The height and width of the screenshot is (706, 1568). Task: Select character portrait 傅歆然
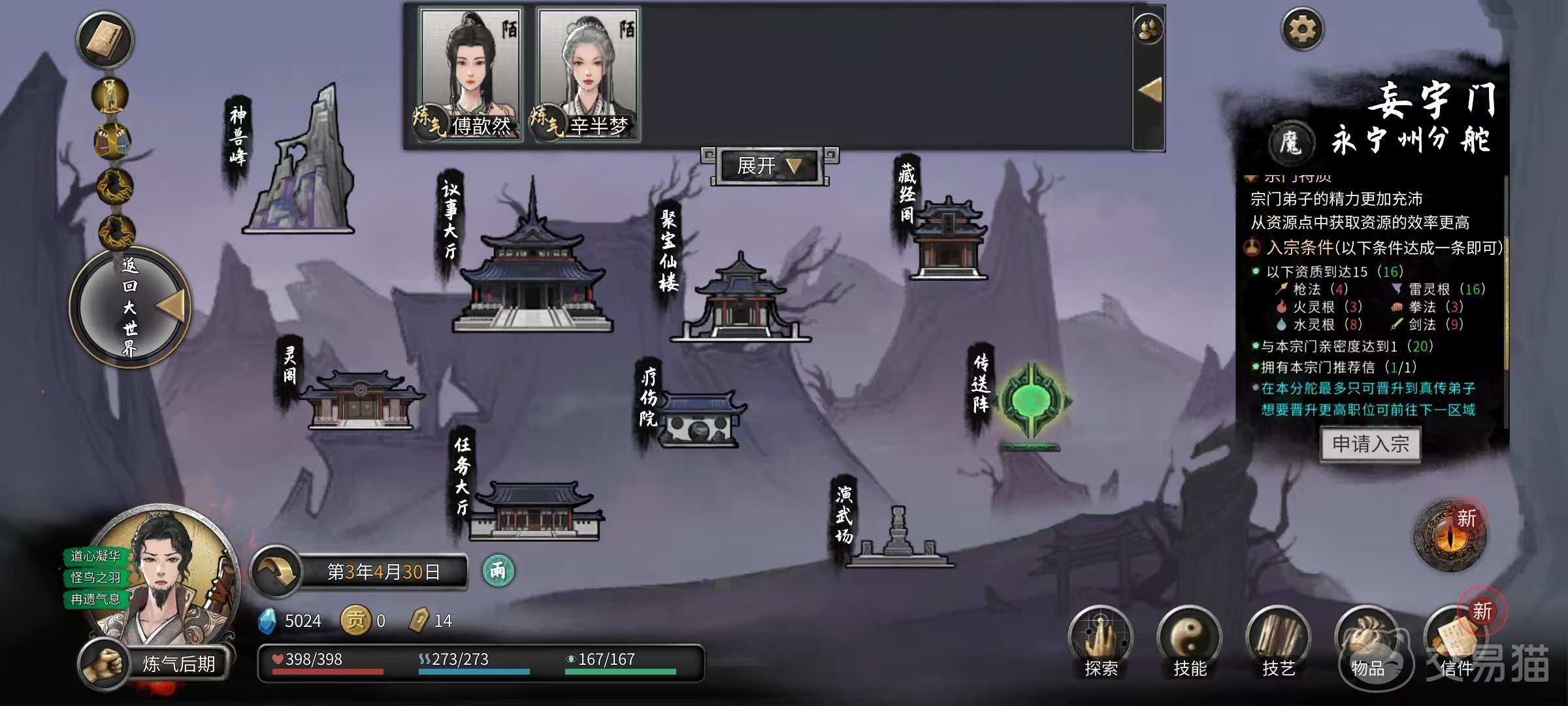470,73
